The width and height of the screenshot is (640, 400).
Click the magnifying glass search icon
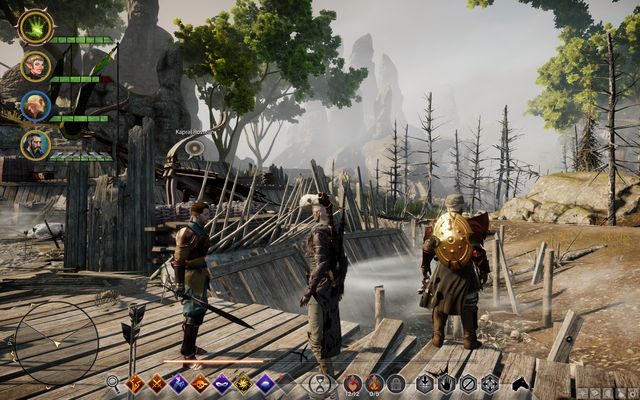(113, 382)
